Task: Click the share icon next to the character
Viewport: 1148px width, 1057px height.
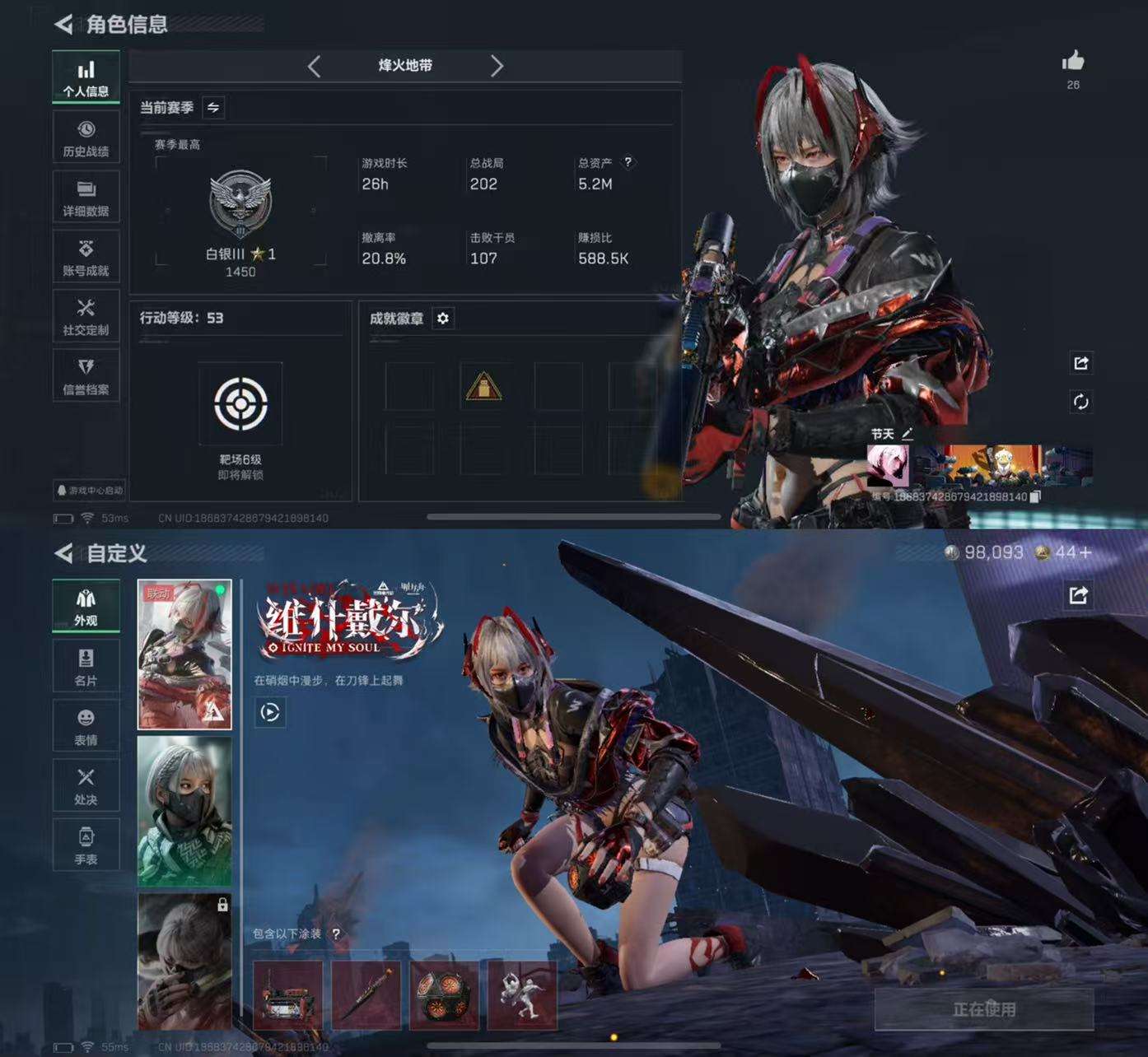Action: click(x=1082, y=362)
